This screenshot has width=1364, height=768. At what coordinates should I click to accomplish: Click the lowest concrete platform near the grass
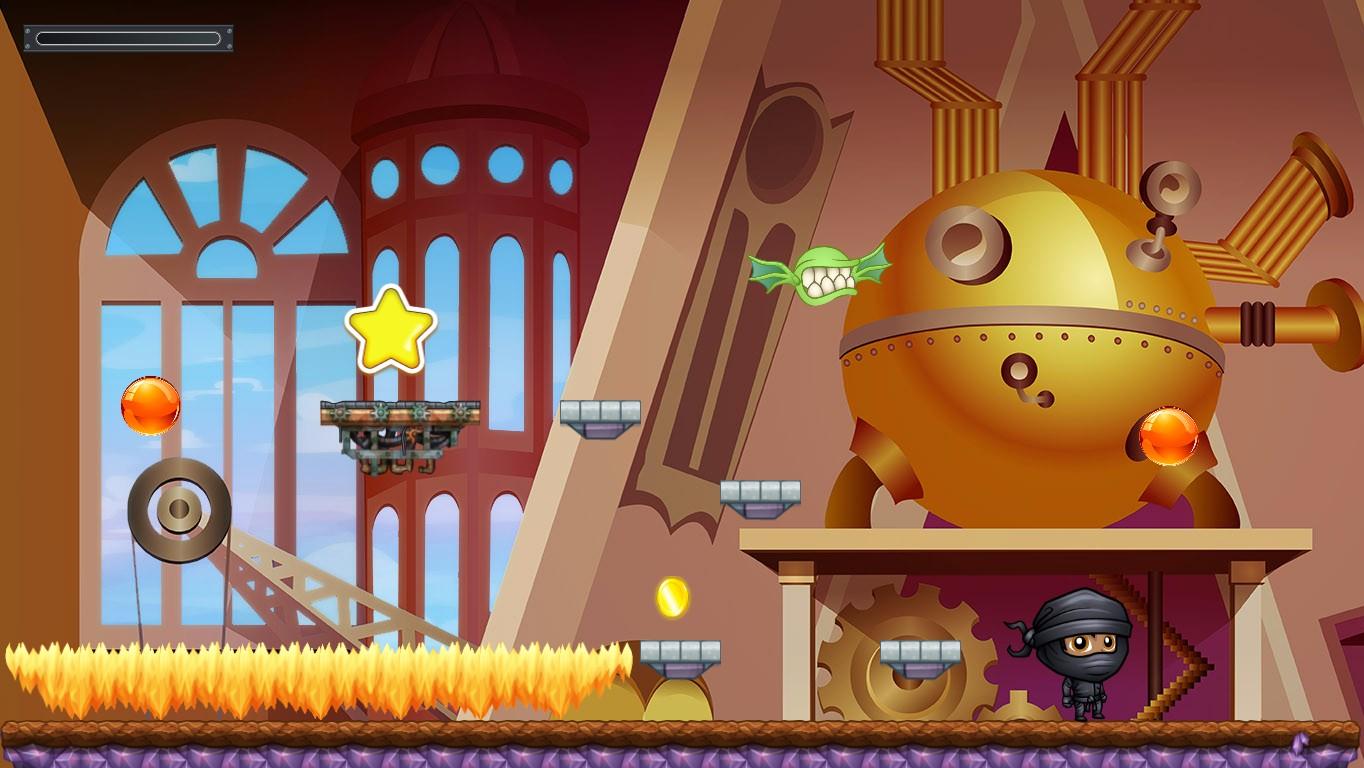pos(680,652)
